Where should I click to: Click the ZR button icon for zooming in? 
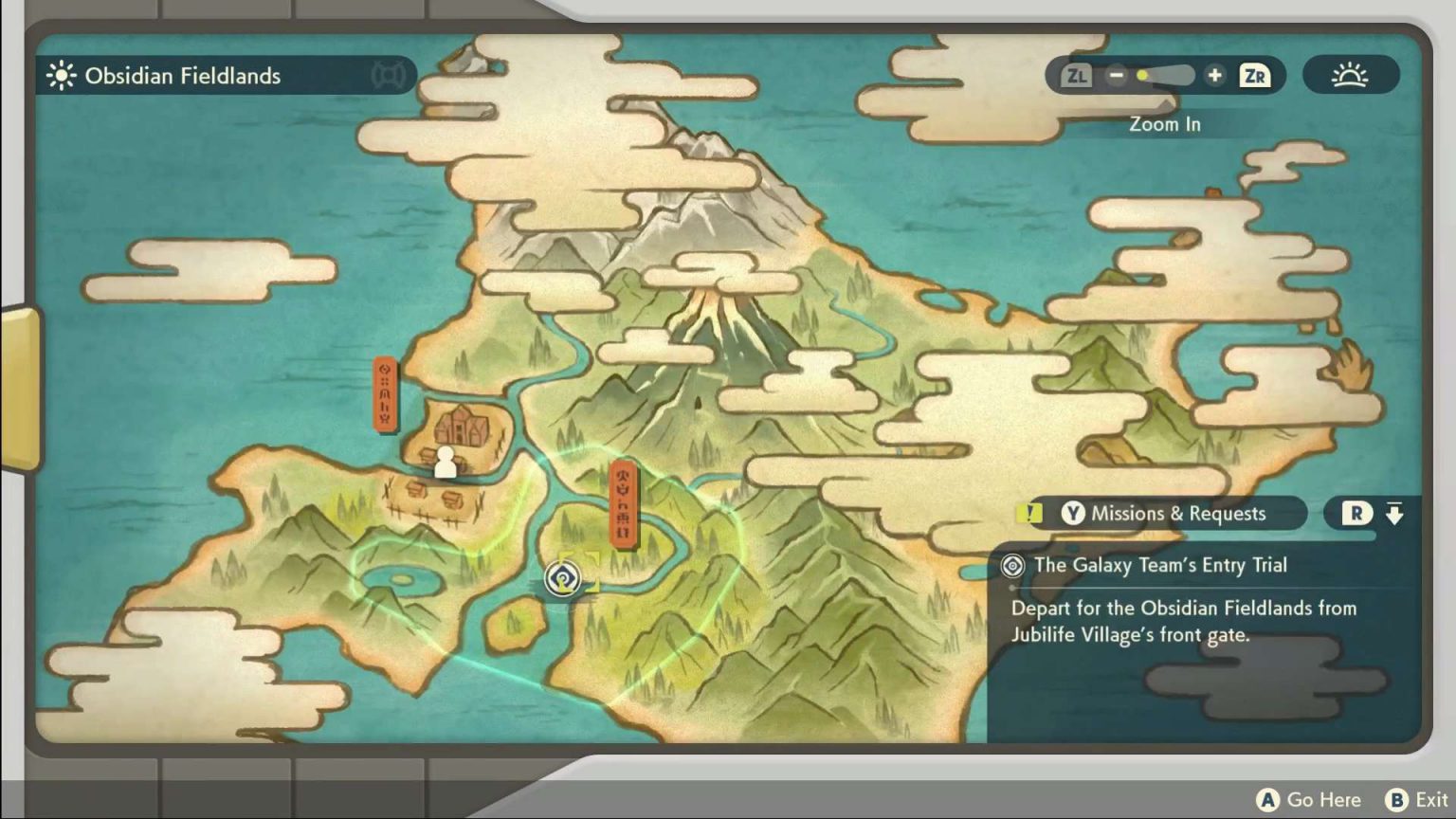pyautogui.click(x=1254, y=76)
